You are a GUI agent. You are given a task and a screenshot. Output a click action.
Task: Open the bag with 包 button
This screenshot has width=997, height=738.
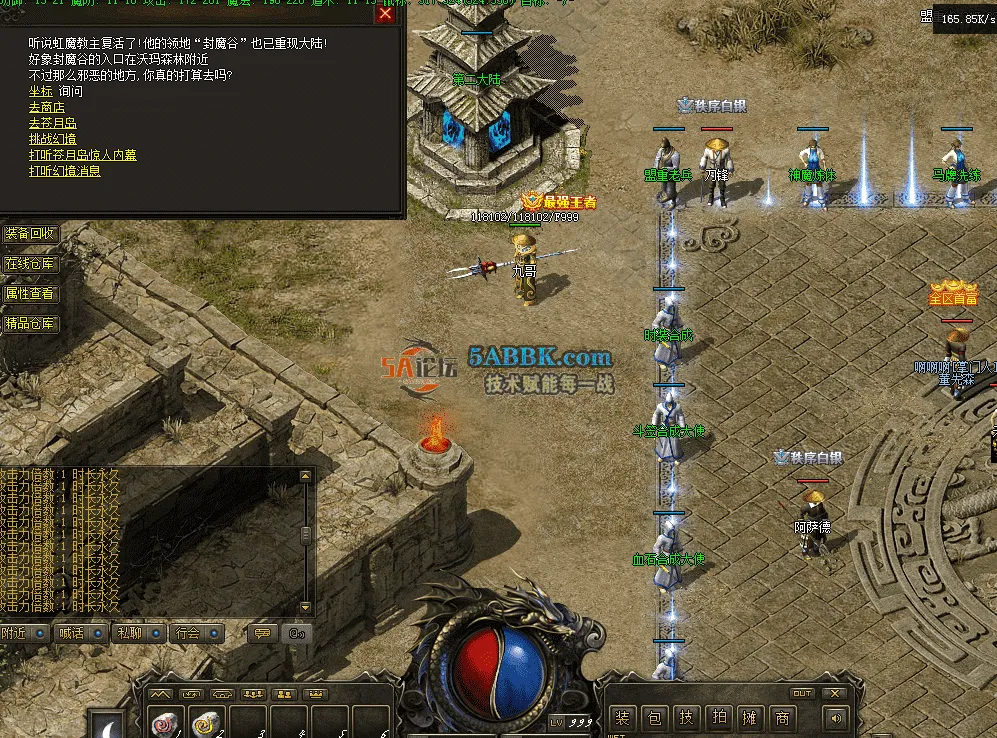pyautogui.click(x=655, y=718)
